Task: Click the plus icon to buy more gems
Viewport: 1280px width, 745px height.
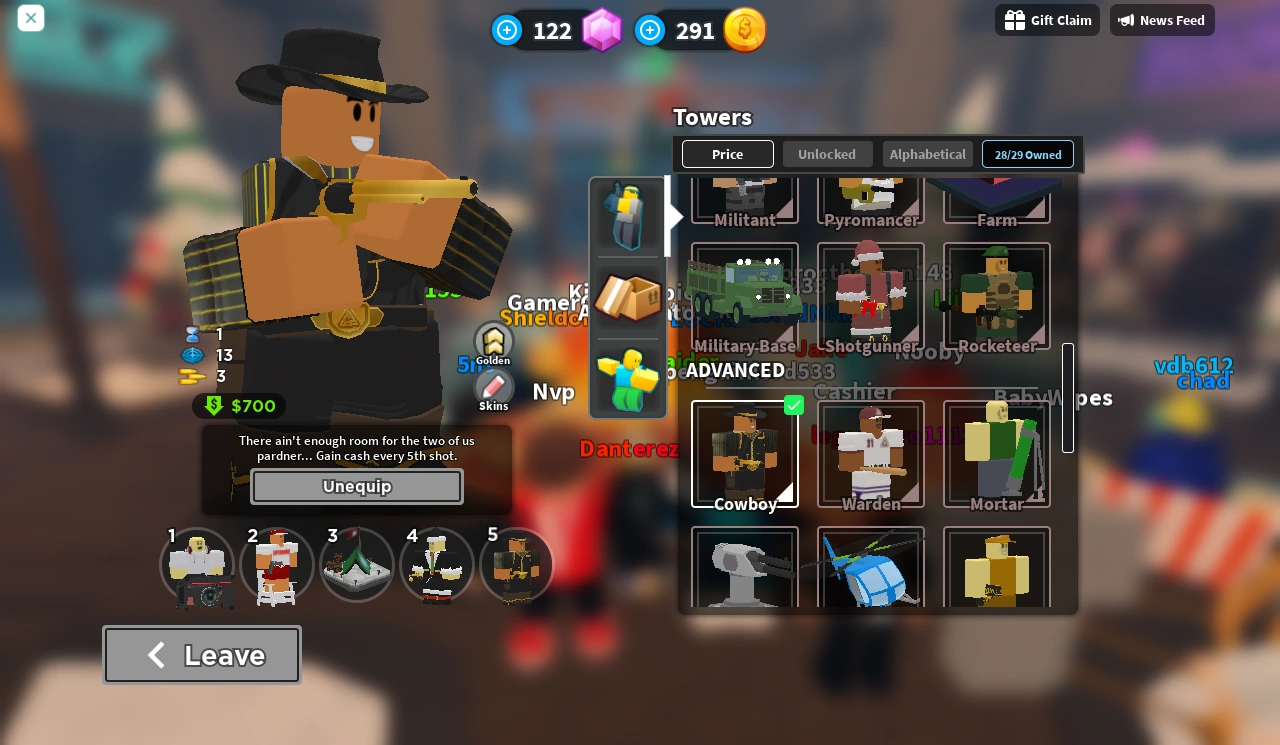Action: (507, 30)
